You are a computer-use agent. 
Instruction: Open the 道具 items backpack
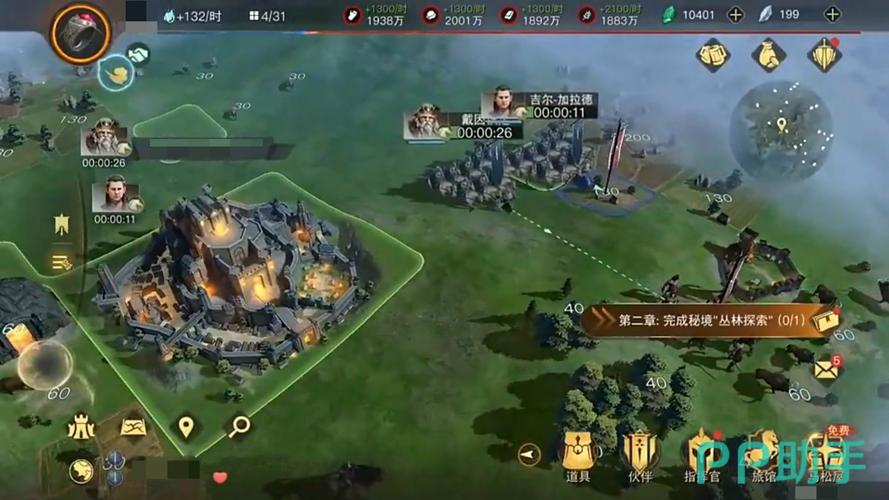(578, 457)
